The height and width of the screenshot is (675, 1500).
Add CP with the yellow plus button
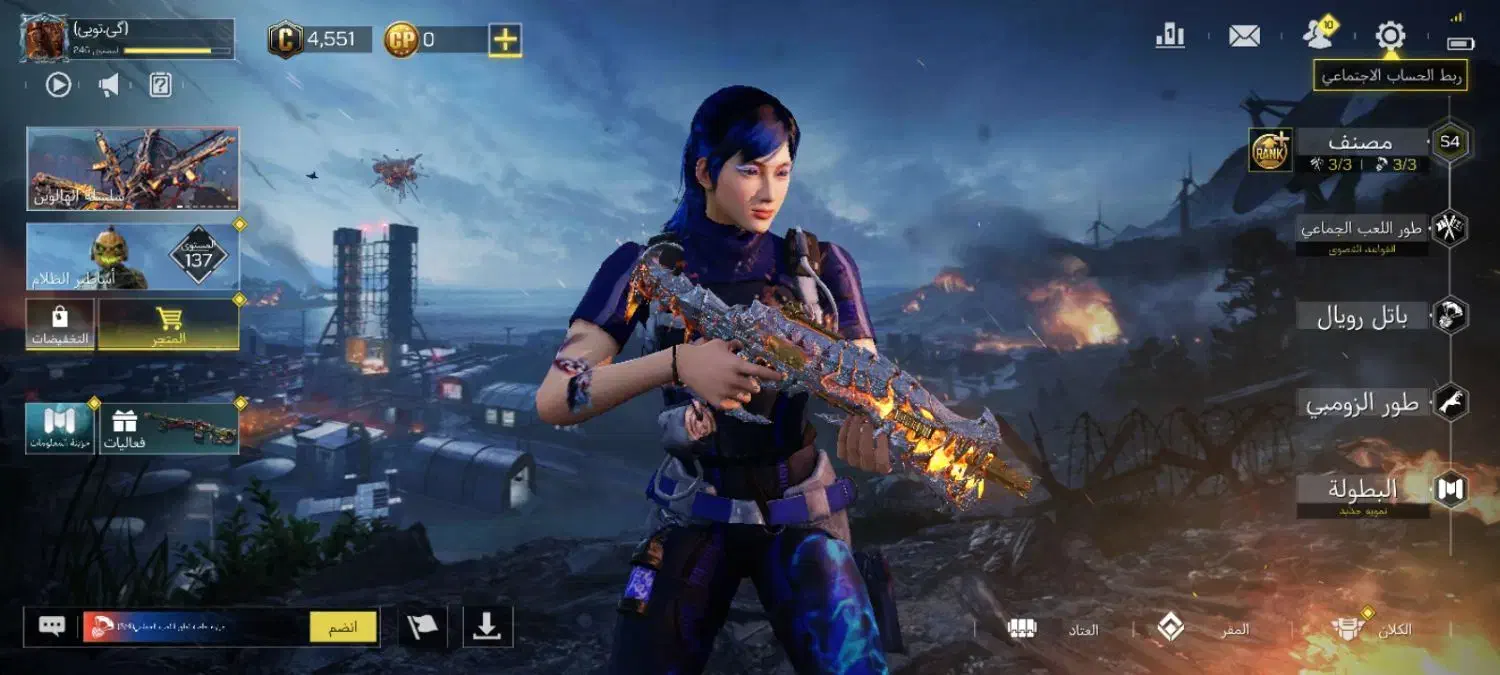click(x=506, y=40)
